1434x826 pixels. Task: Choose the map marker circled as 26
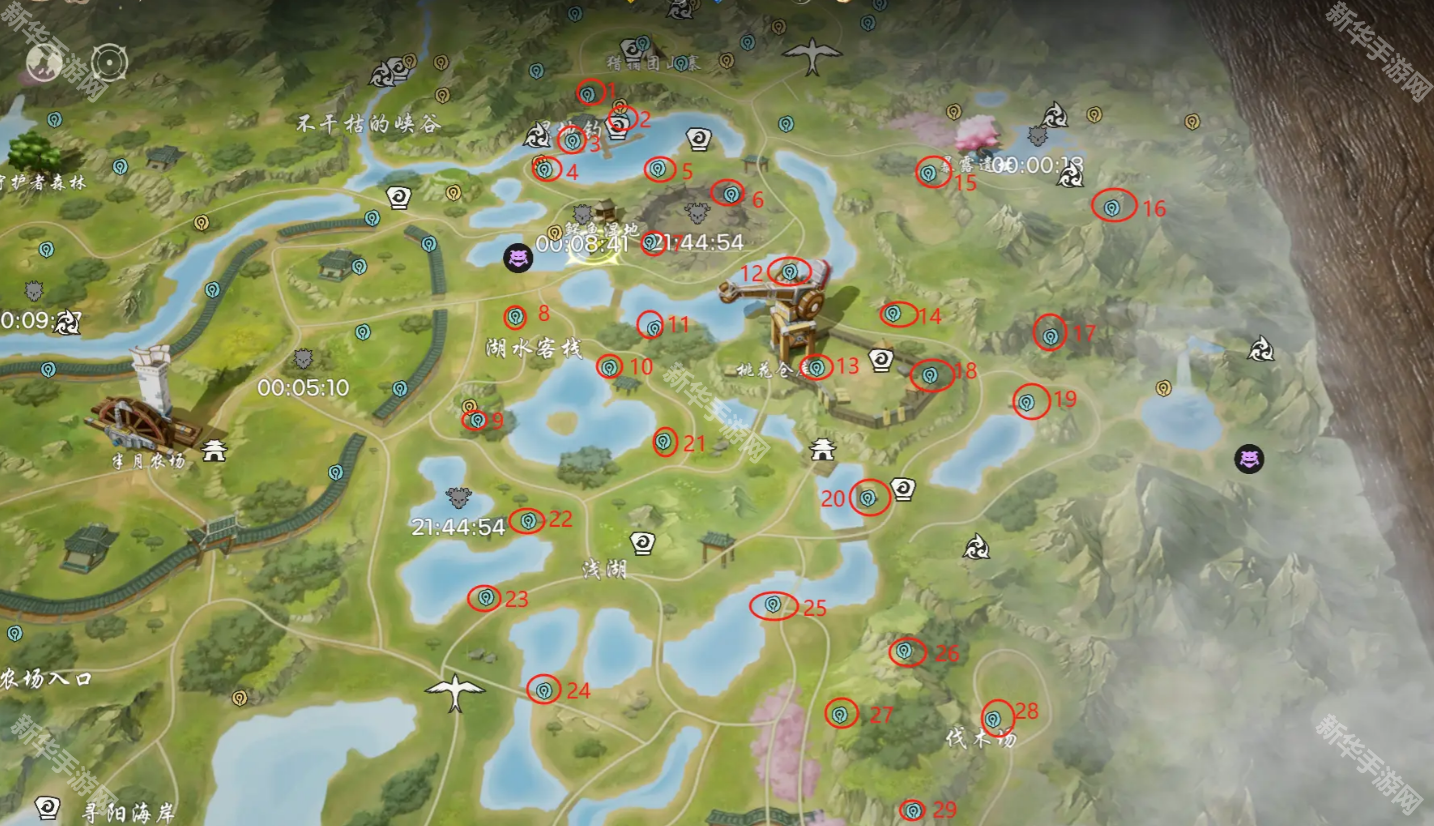click(905, 651)
